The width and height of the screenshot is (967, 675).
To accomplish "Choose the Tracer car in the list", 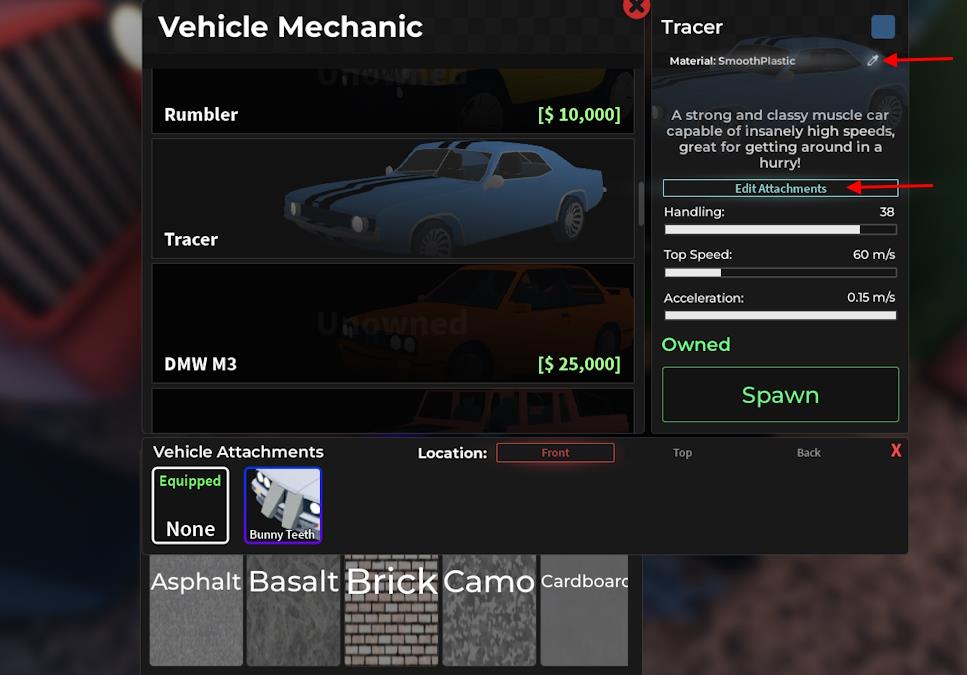I will [392, 198].
